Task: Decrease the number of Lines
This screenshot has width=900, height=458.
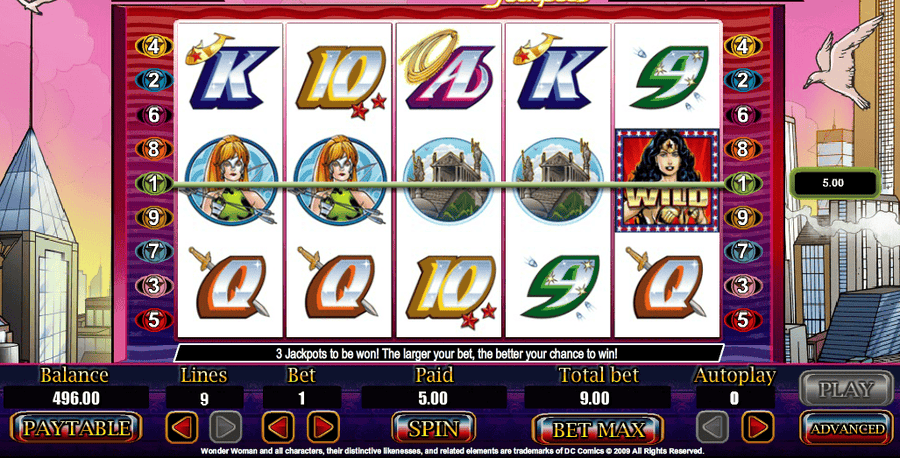Action: pos(182,429)
